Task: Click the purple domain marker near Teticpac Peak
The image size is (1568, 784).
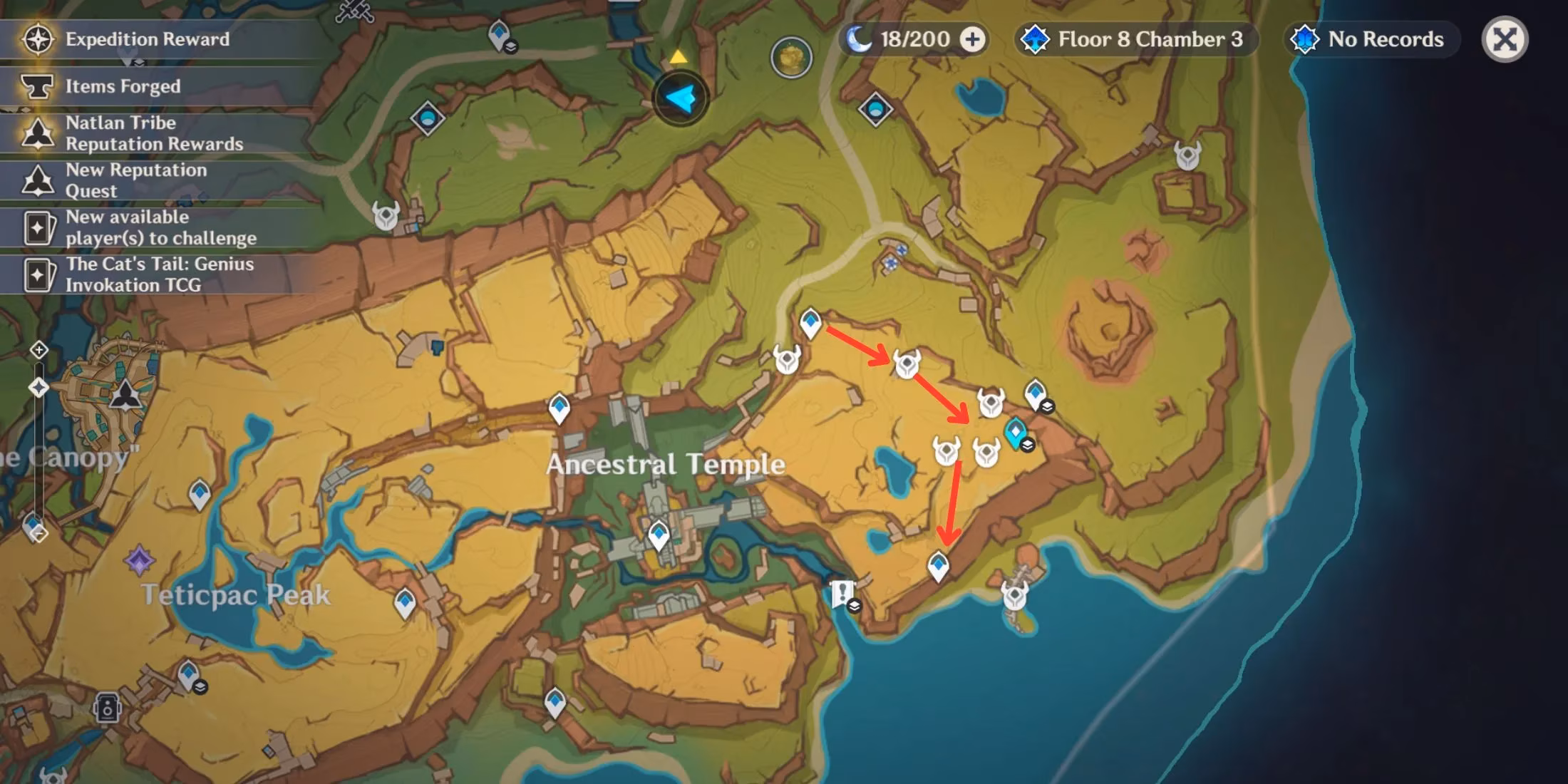Action: (139, 561)
